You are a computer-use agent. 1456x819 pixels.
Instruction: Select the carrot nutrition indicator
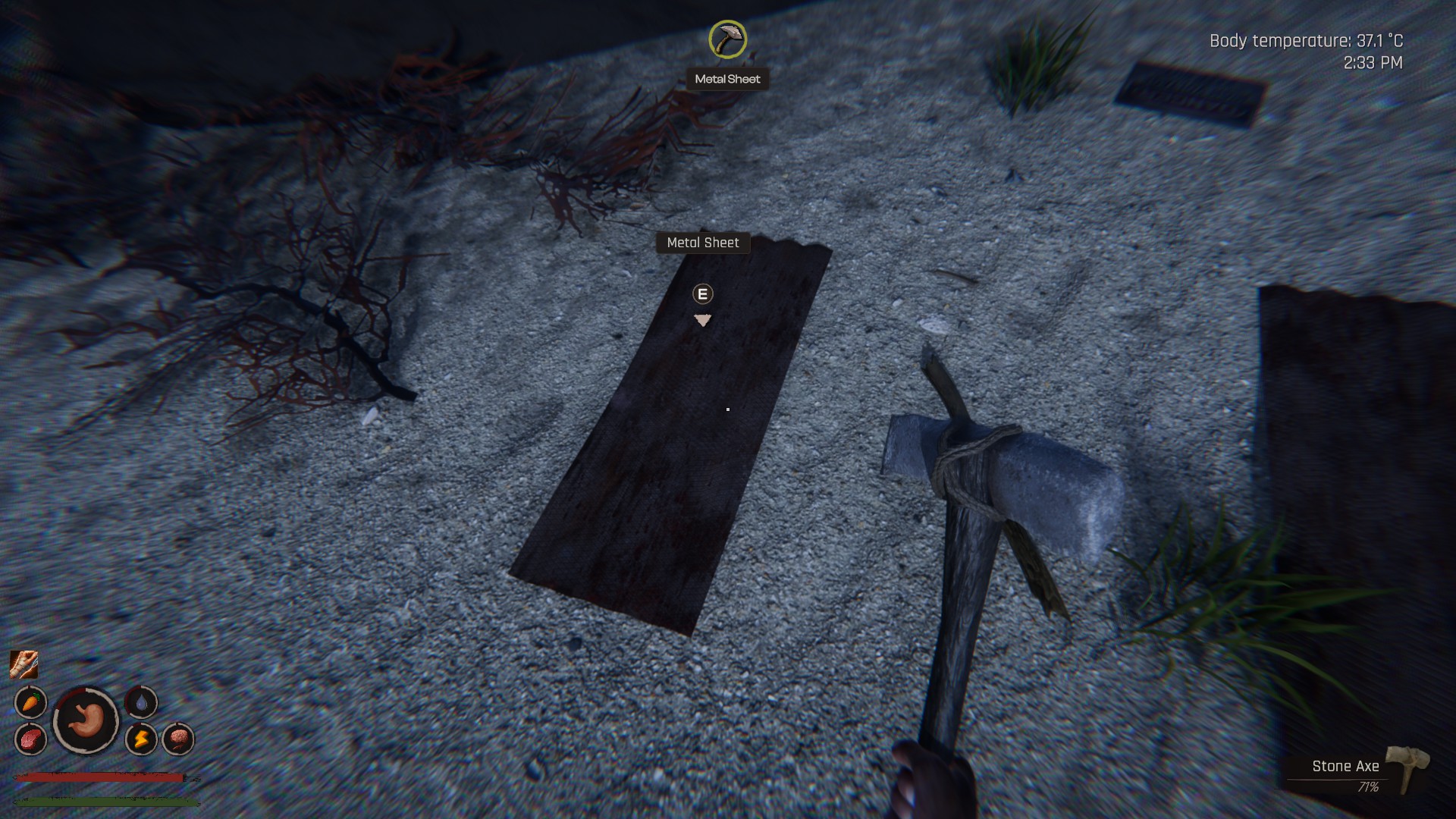[30, 702]
